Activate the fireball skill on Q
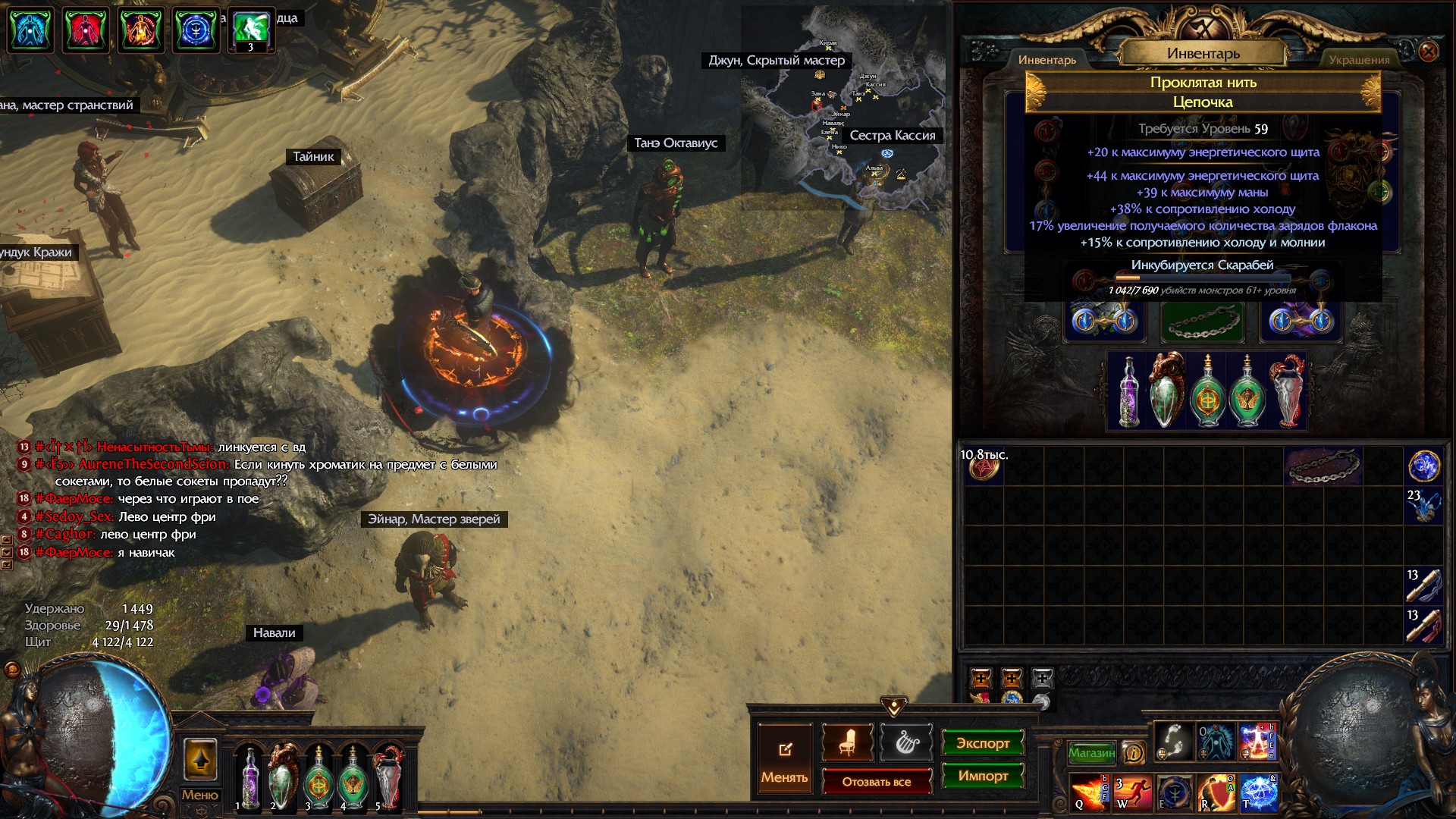 pos(1089,792)
